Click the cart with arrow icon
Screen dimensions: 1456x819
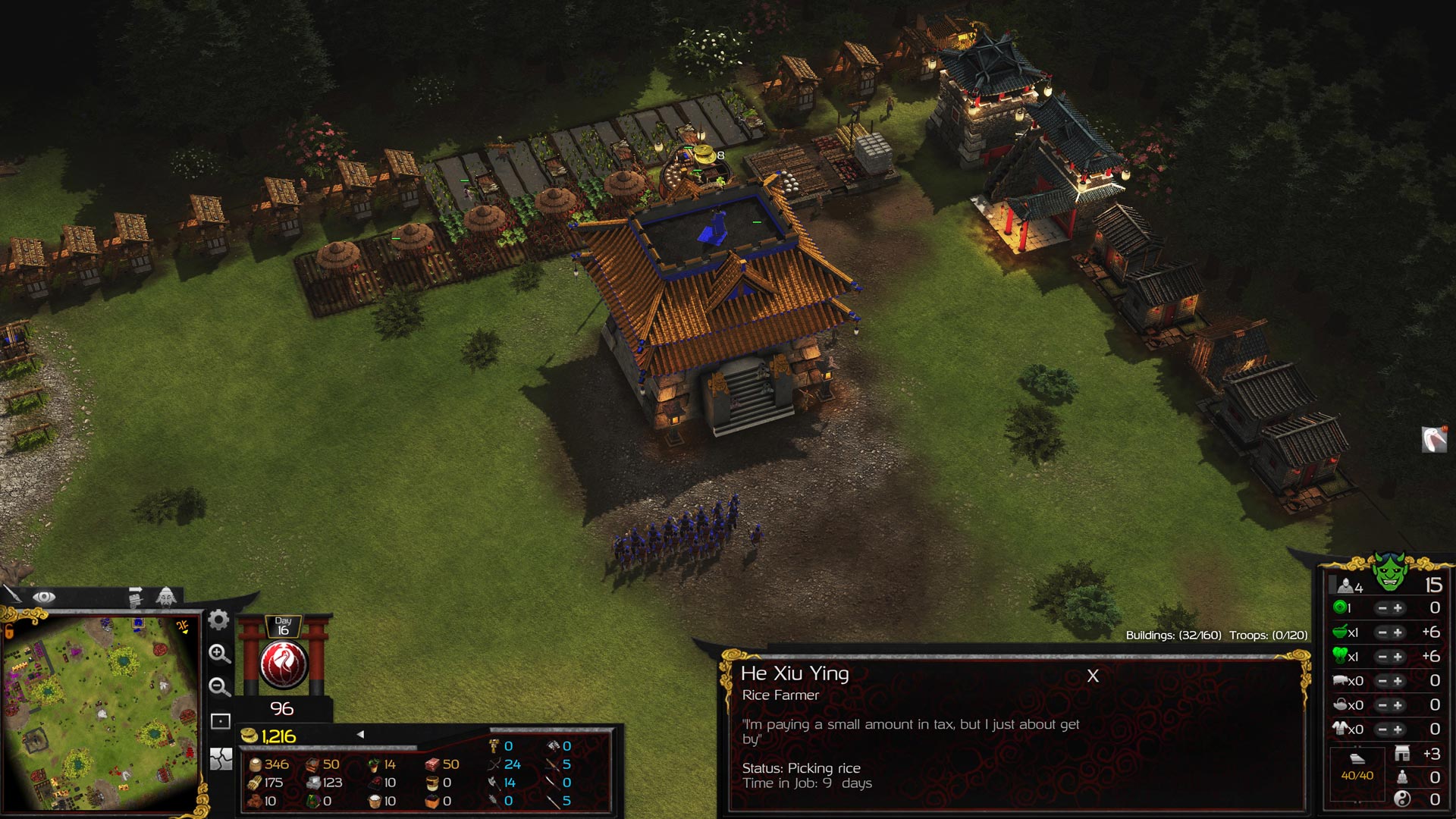[x=135, y=597]
